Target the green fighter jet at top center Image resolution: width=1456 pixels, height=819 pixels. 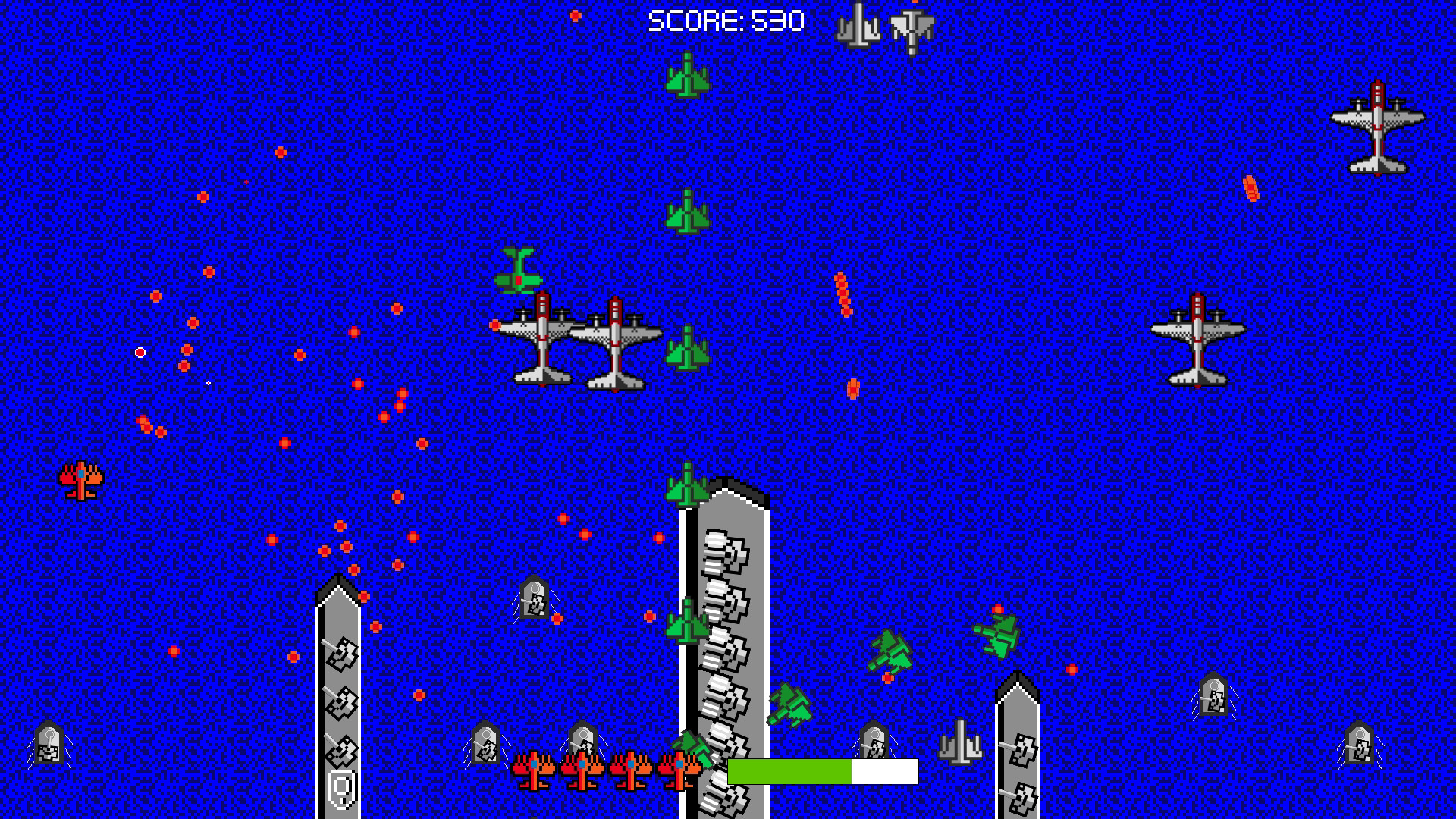point(686,74)
